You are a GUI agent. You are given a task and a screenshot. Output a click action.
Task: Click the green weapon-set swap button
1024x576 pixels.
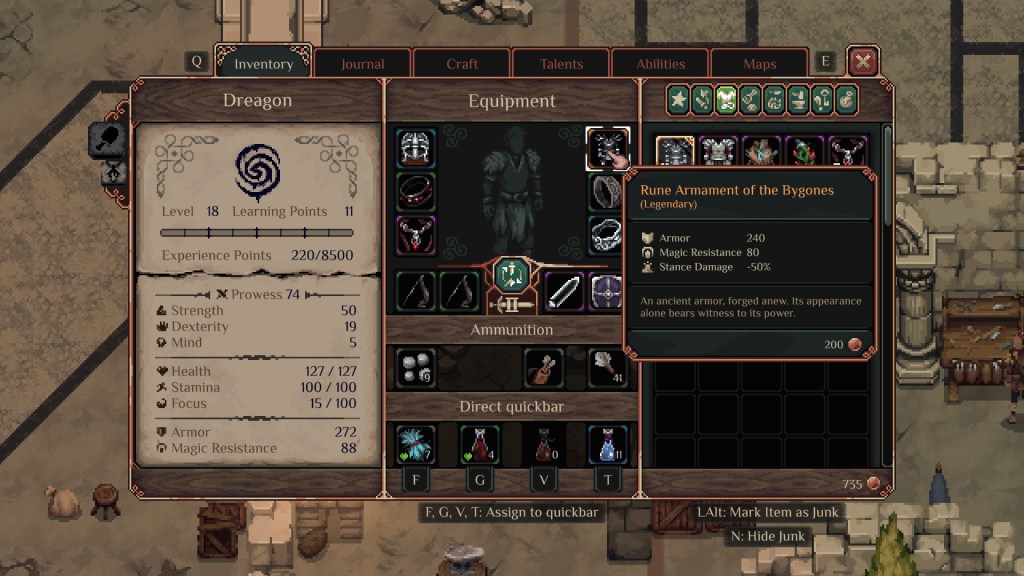click(511, 275)
